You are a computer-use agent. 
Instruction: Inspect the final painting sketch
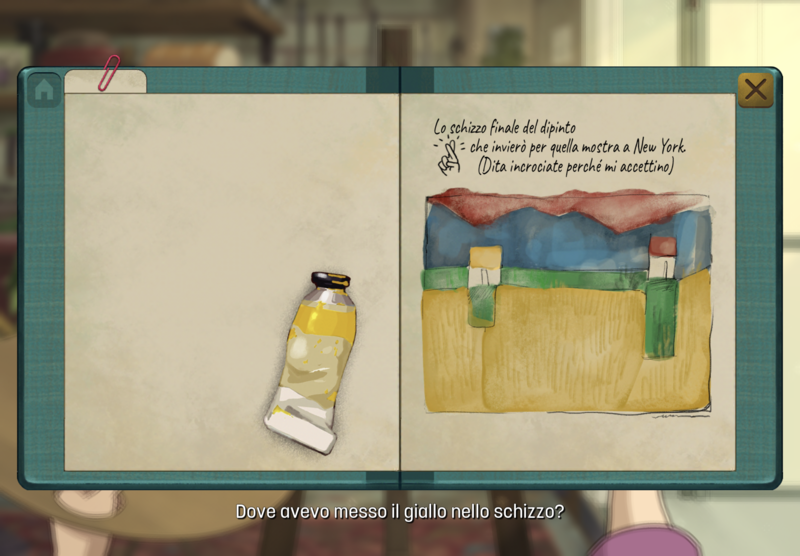point(568,302)
